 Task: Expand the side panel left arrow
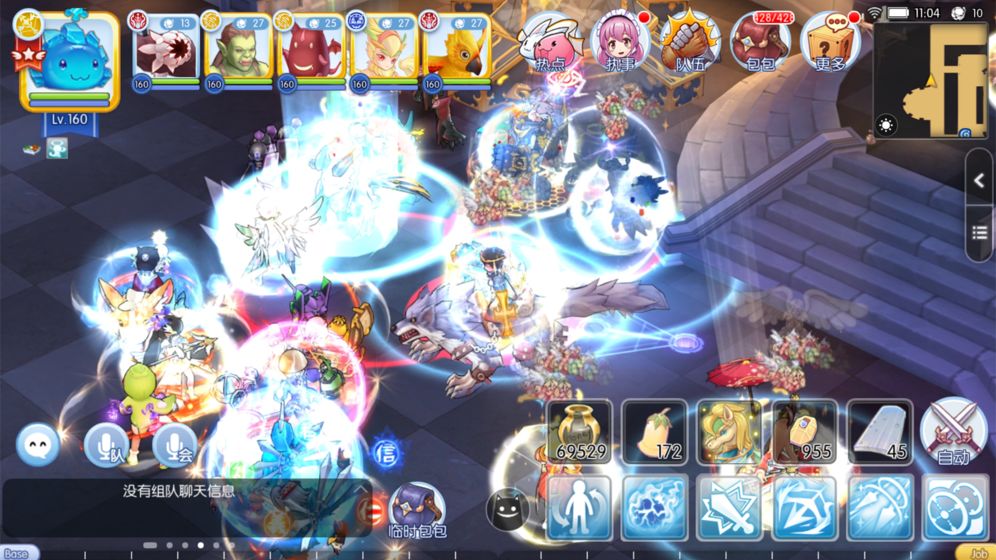[979, 182]
